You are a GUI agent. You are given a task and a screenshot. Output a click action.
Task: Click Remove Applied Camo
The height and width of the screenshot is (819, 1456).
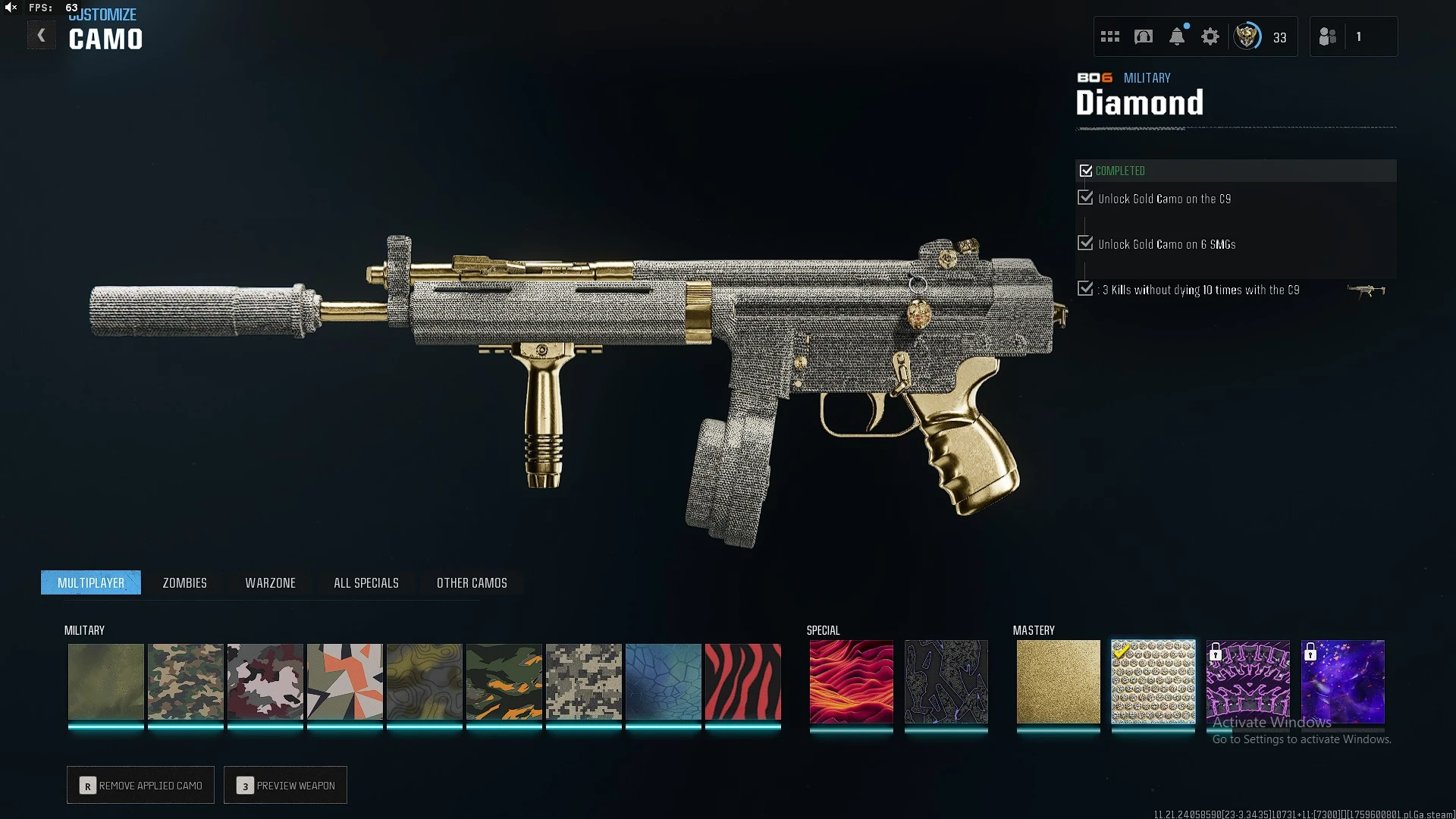pos(140,785)
